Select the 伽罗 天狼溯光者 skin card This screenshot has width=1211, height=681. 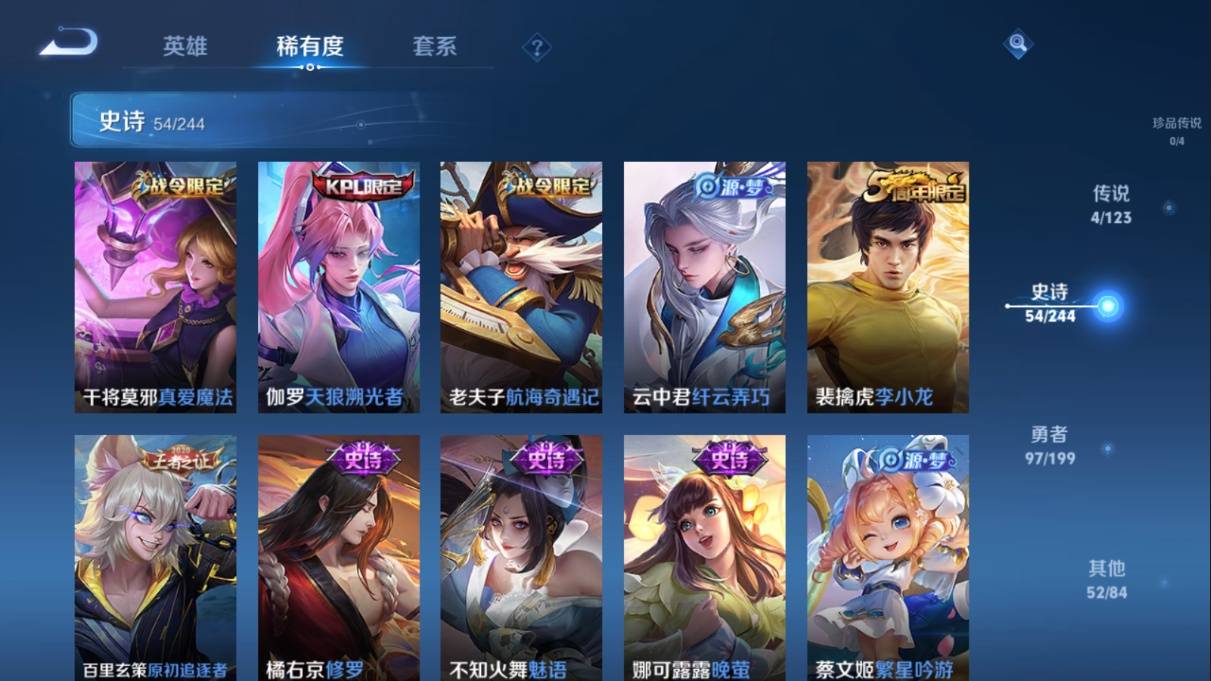point(338,287)
